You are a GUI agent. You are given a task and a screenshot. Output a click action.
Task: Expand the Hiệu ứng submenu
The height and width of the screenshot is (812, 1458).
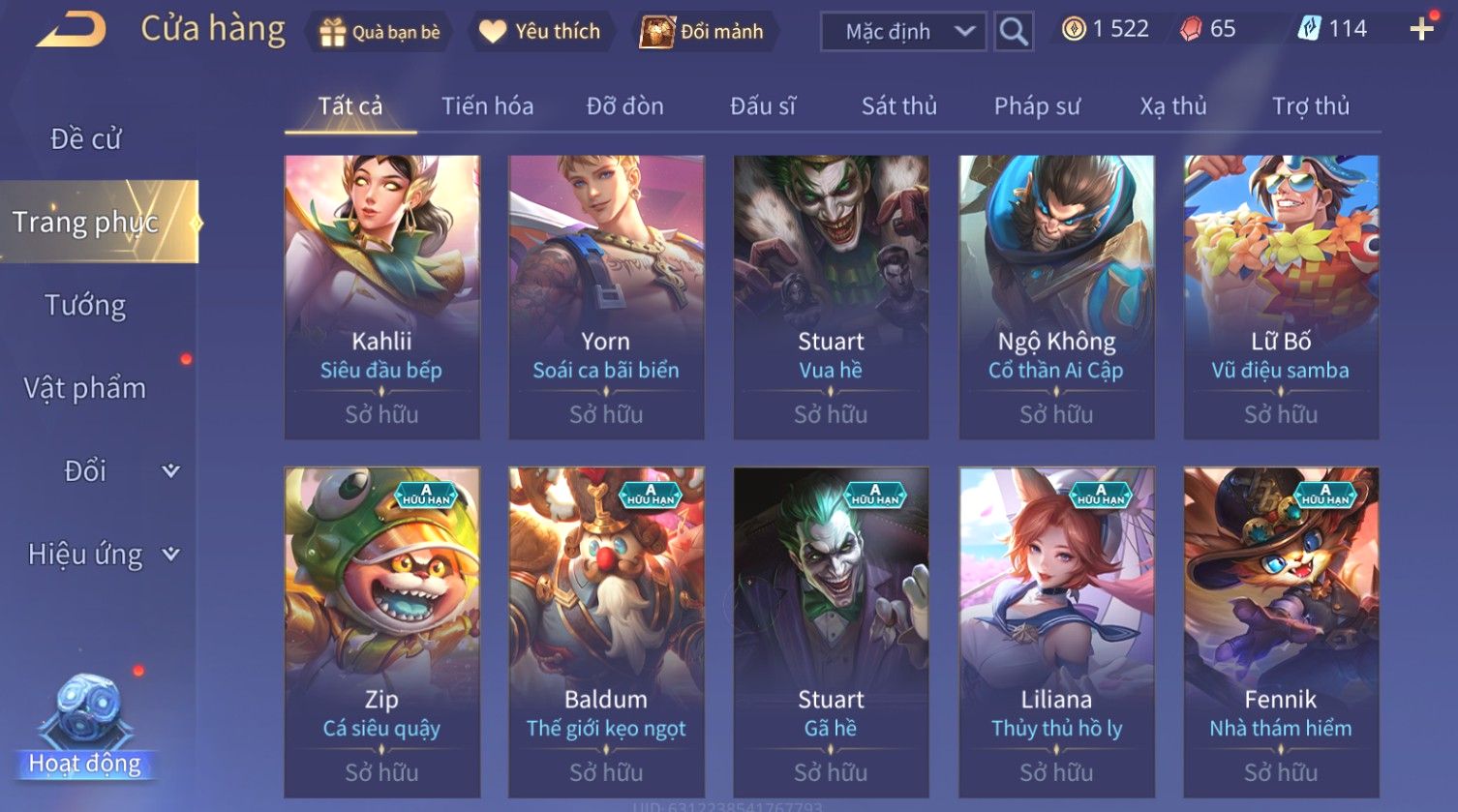click(x=102, y=555)
